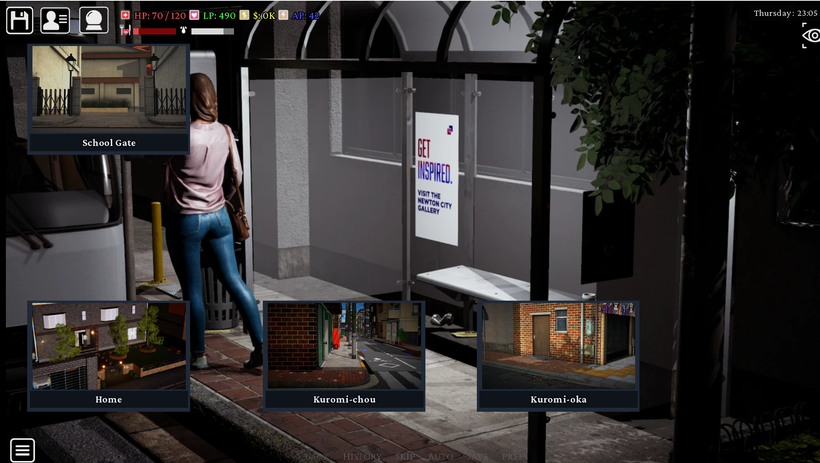Choose the Kuromi-oka destination tile
The width and height of the screenshot is (820, 463).
[558, 355]
